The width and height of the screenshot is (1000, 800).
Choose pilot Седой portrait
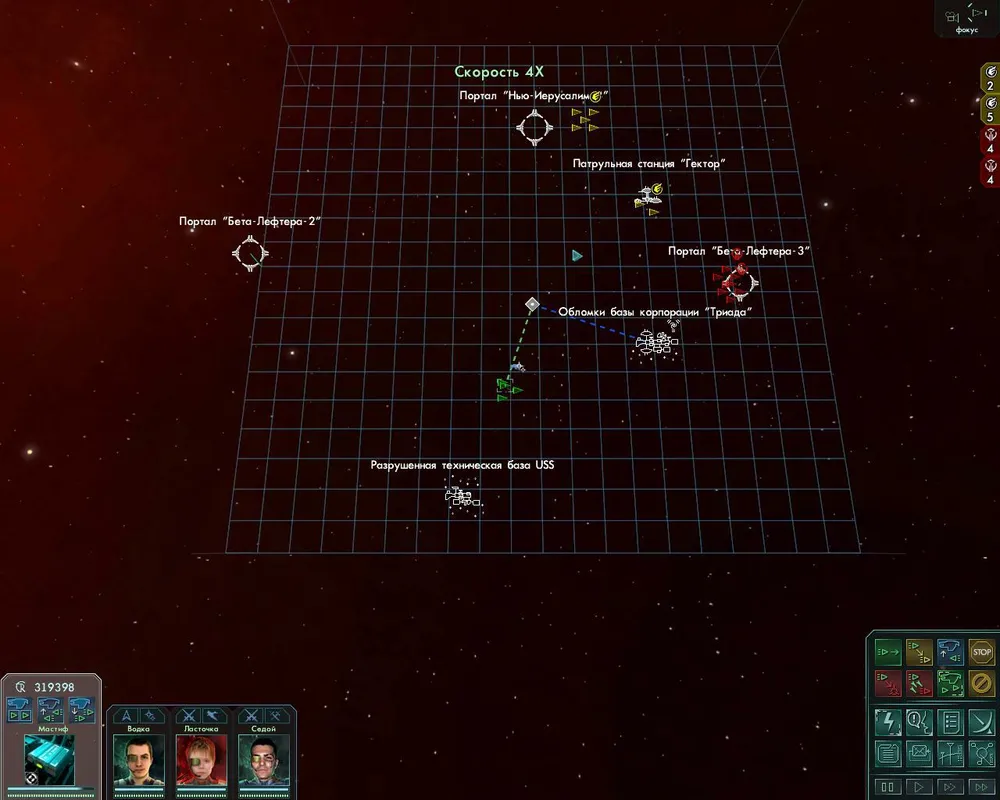(x=264, y=760)
